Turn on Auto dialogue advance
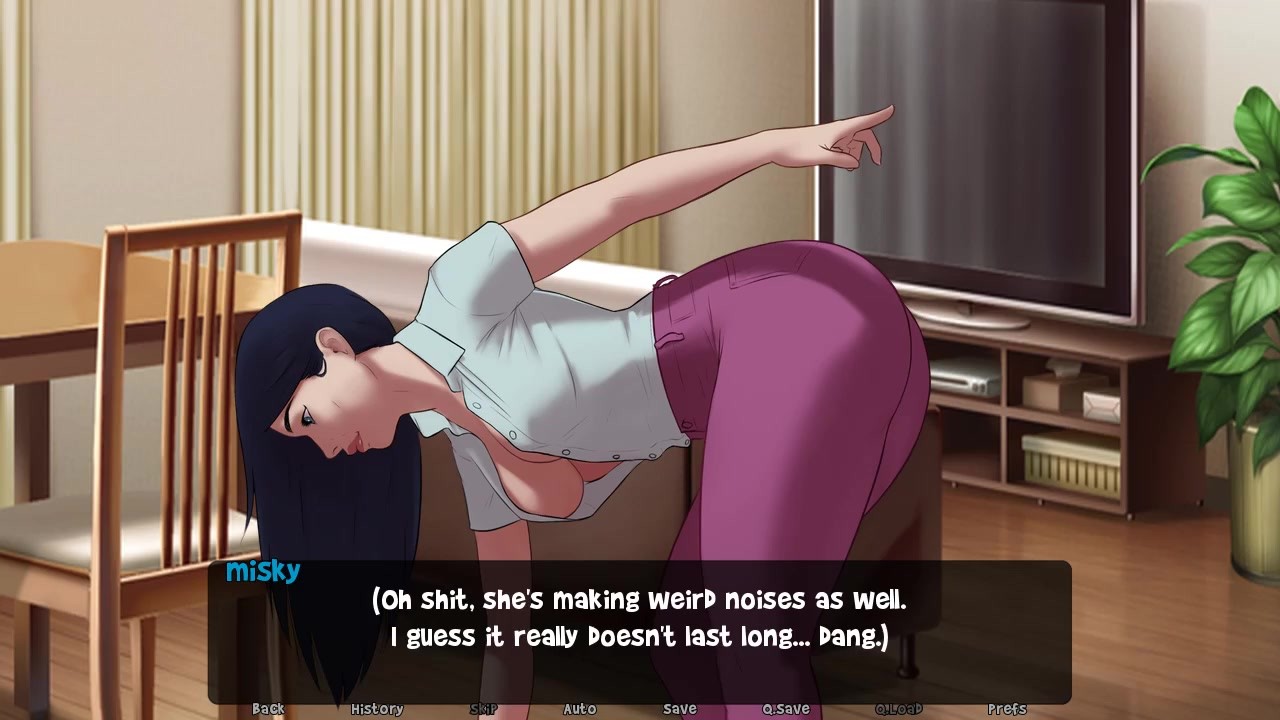The image size is (1280, 720). (x=580, y=708)
